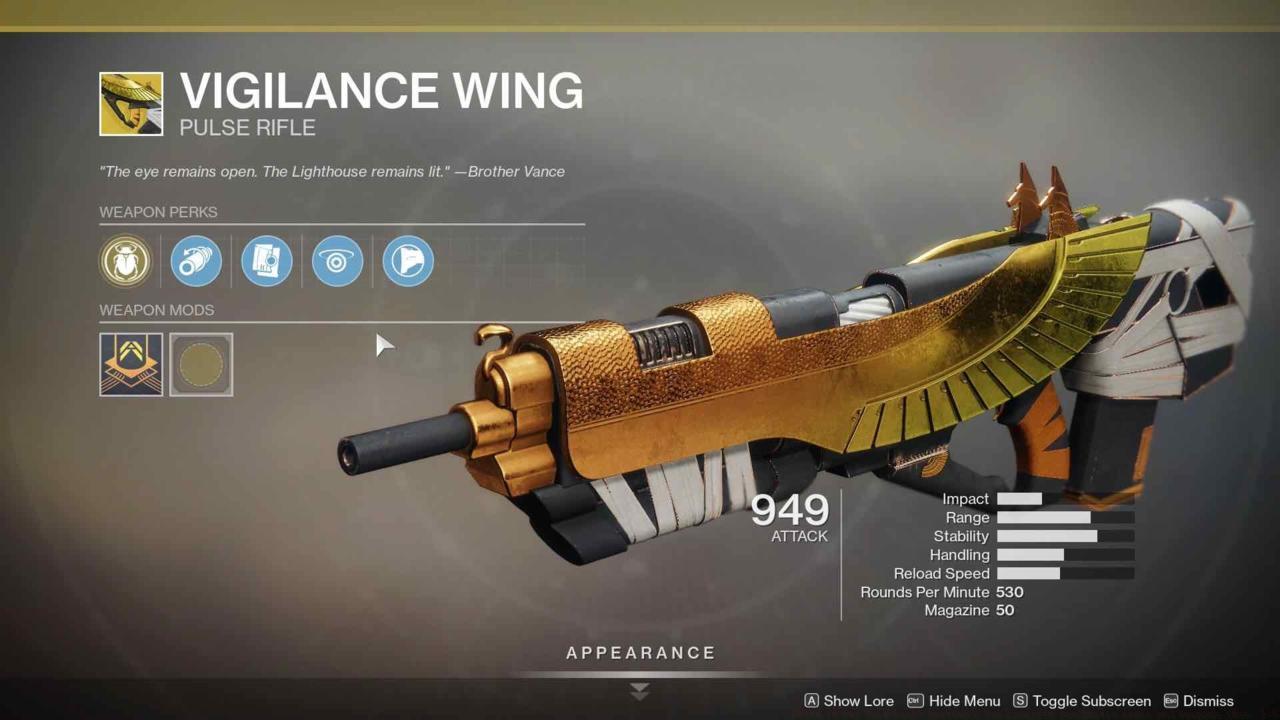
Task: Click the stock perk icon
Action: (x=406, y=261)
